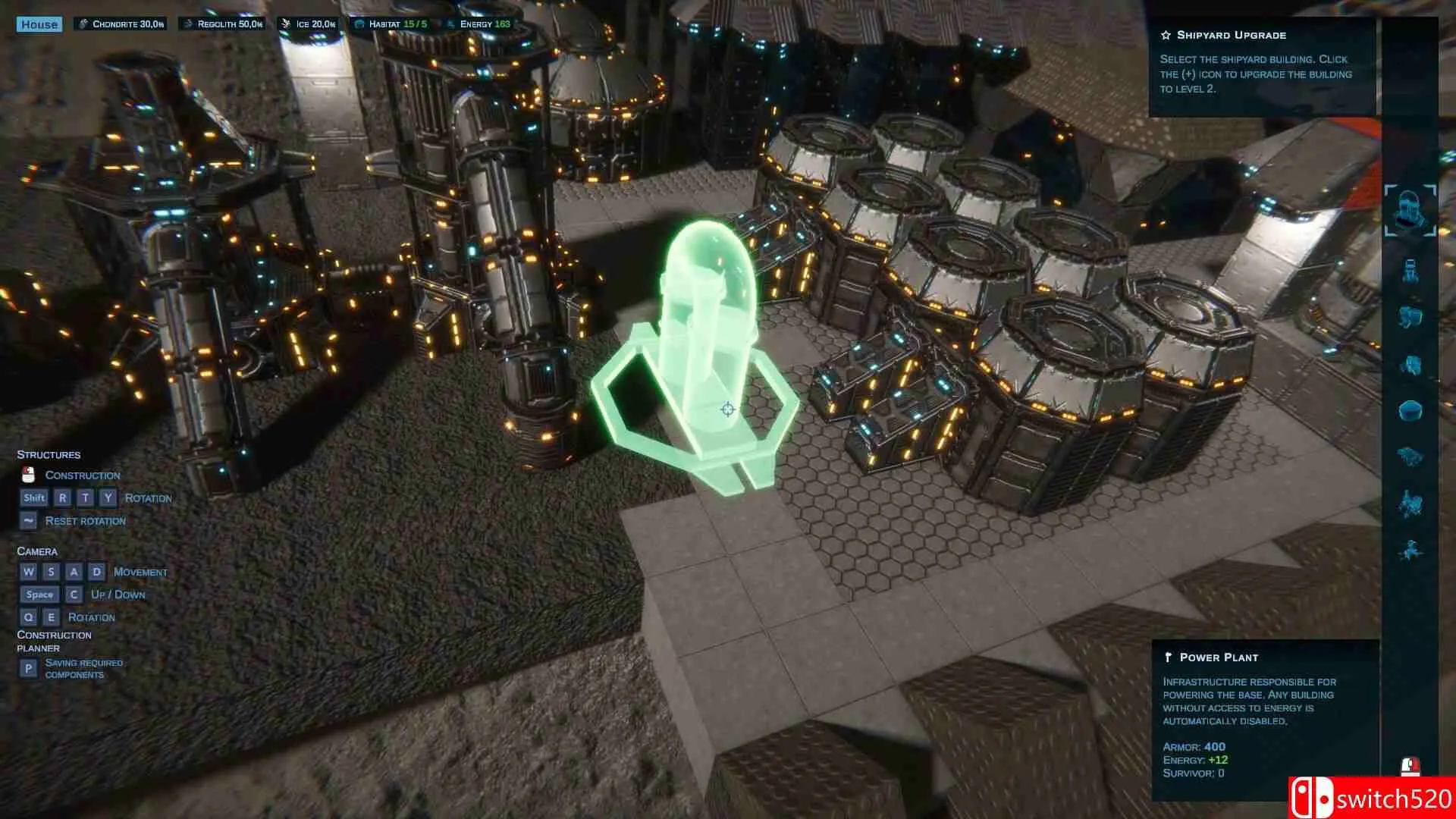Choose the flat cylinder building icon

coord(1410,410)
